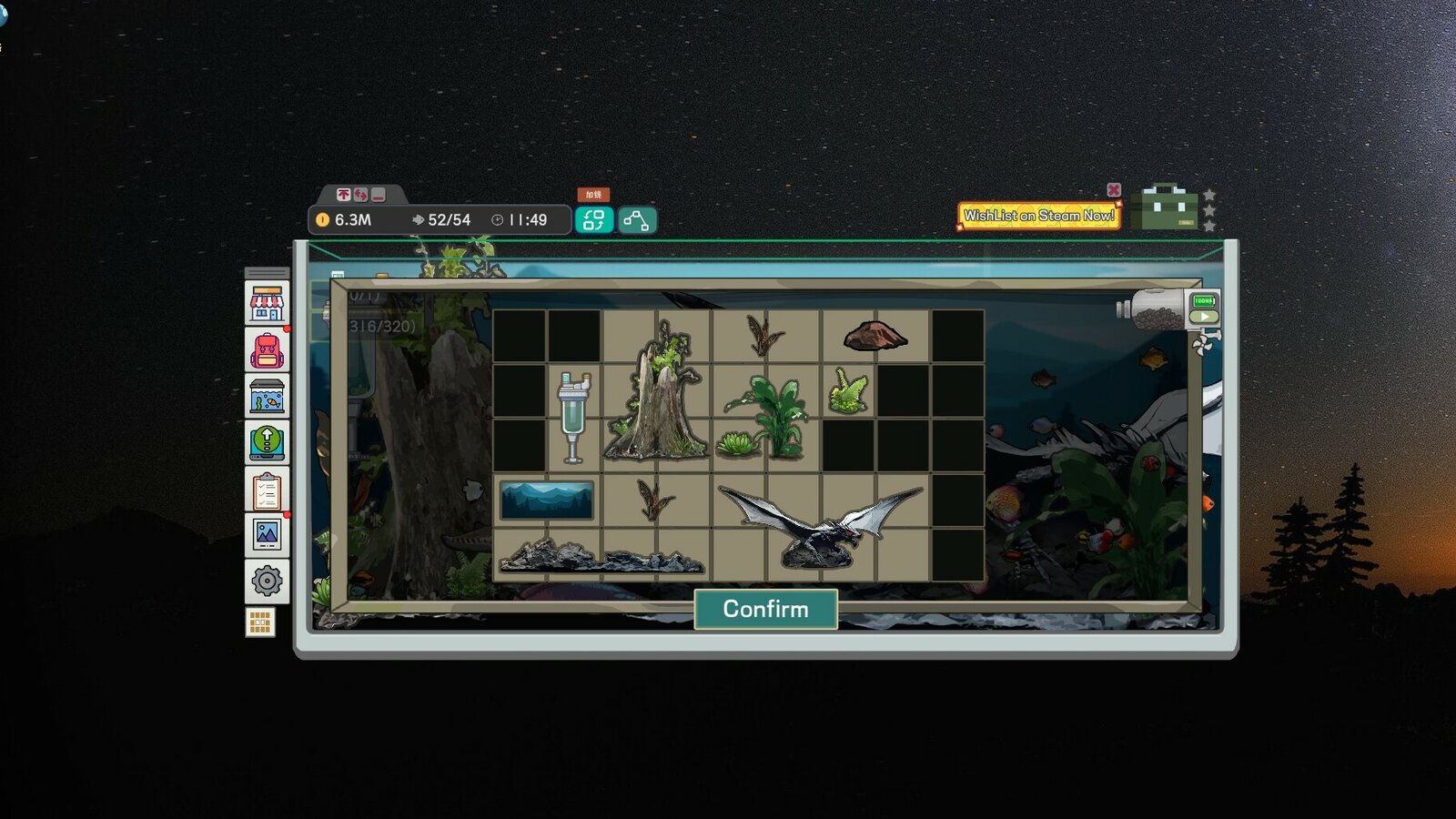Toggle the 不 tab above the money counter
Viewport: 1456px width, 819px height.
343,194
